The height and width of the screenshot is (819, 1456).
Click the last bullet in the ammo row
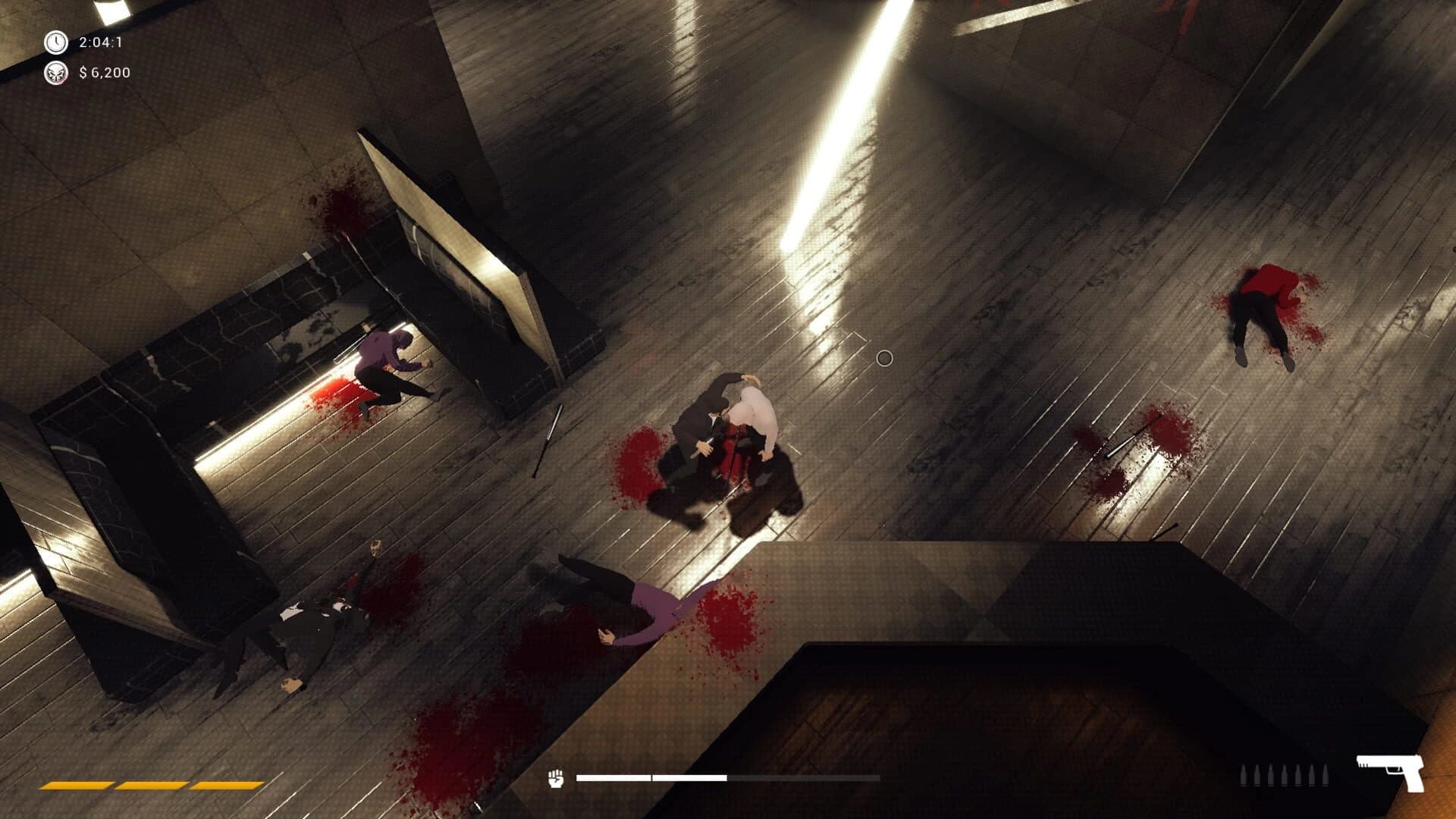click(1326, 775)
